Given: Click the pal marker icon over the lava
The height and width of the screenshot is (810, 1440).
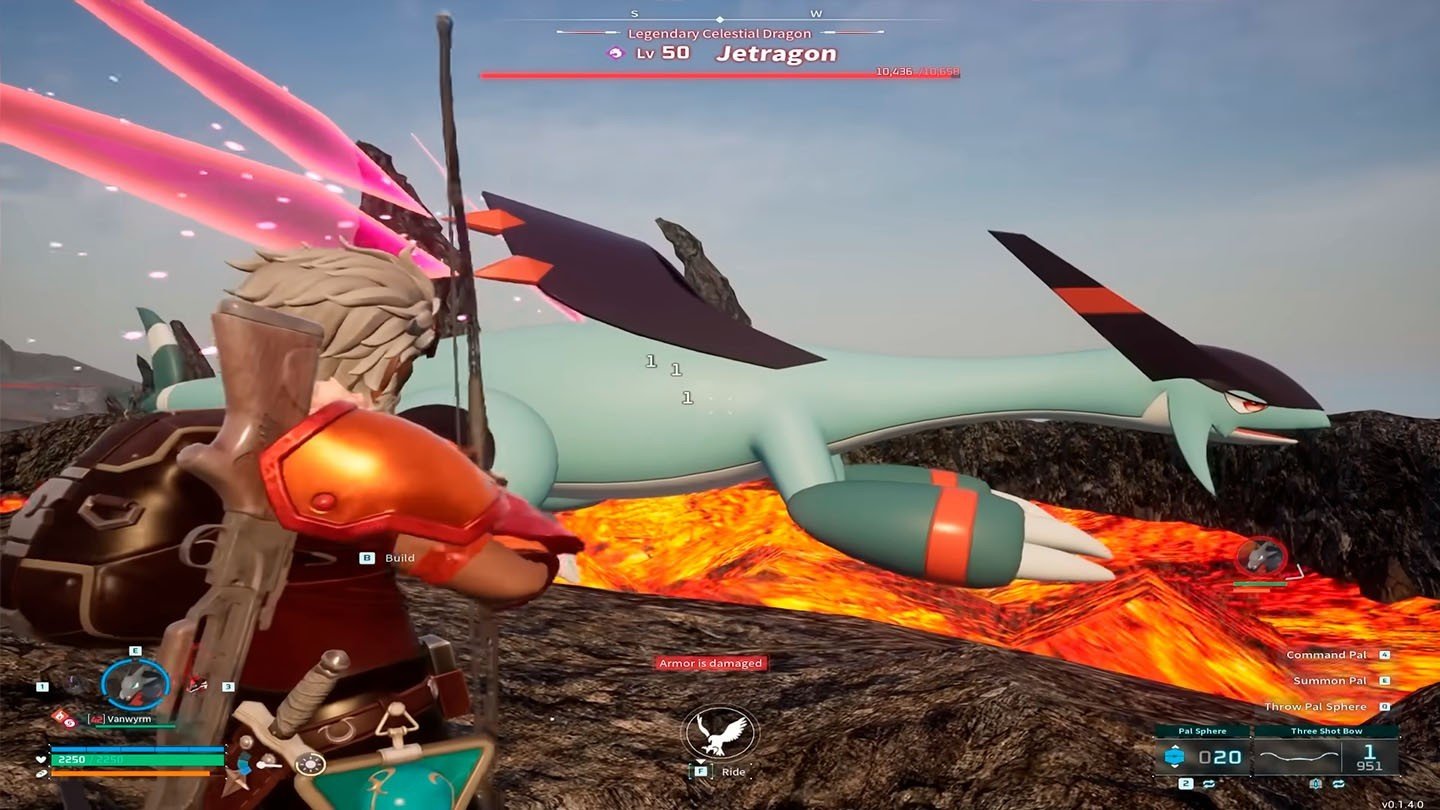Looking at the screenshot, I should 1261,557.
